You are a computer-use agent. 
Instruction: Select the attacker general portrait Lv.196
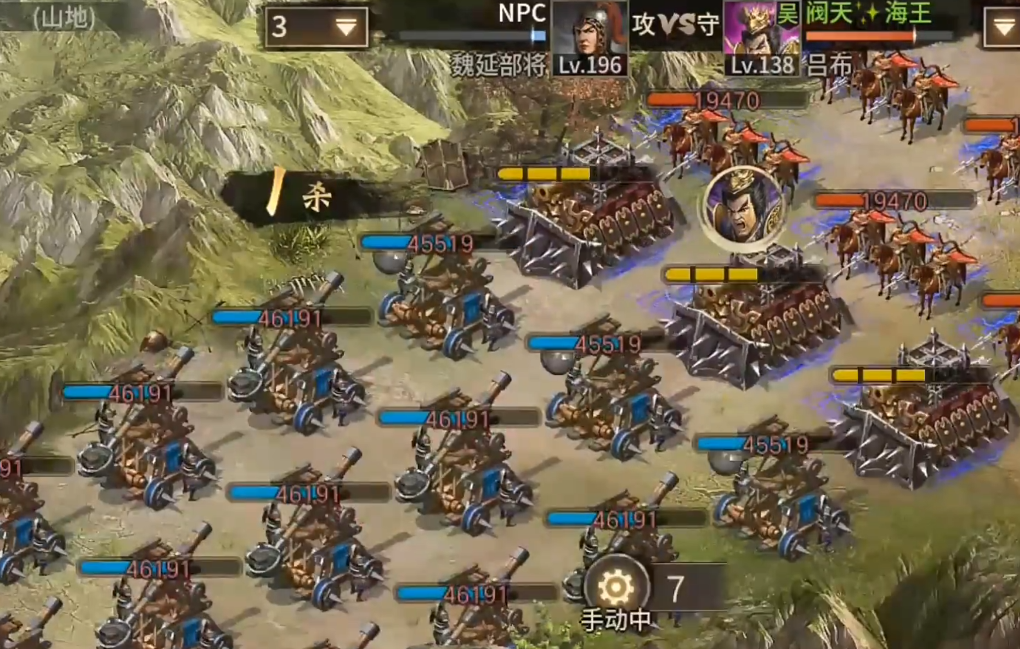tap(589, 37)
